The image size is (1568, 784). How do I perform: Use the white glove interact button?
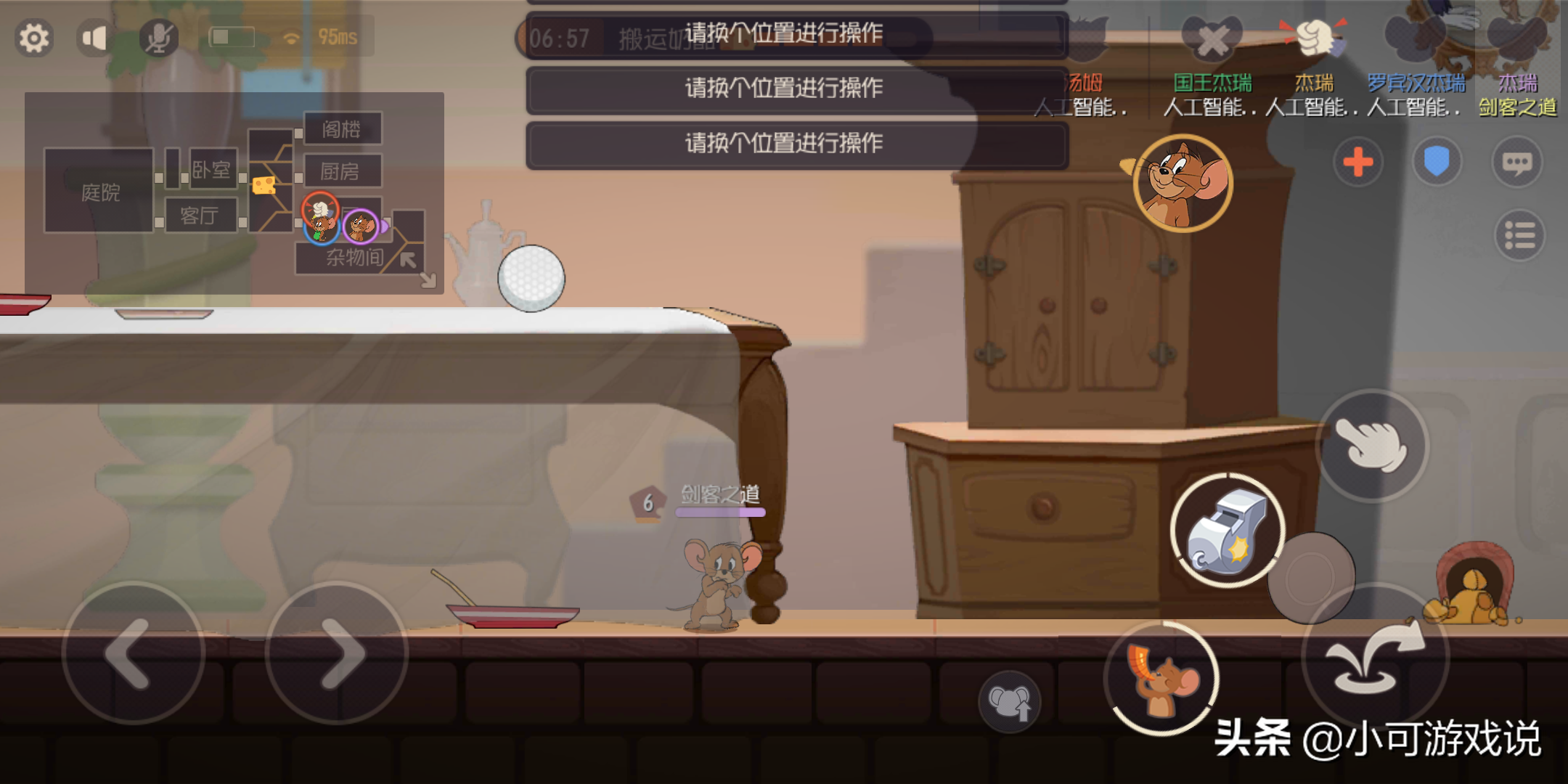click(x=1371, y=445)
